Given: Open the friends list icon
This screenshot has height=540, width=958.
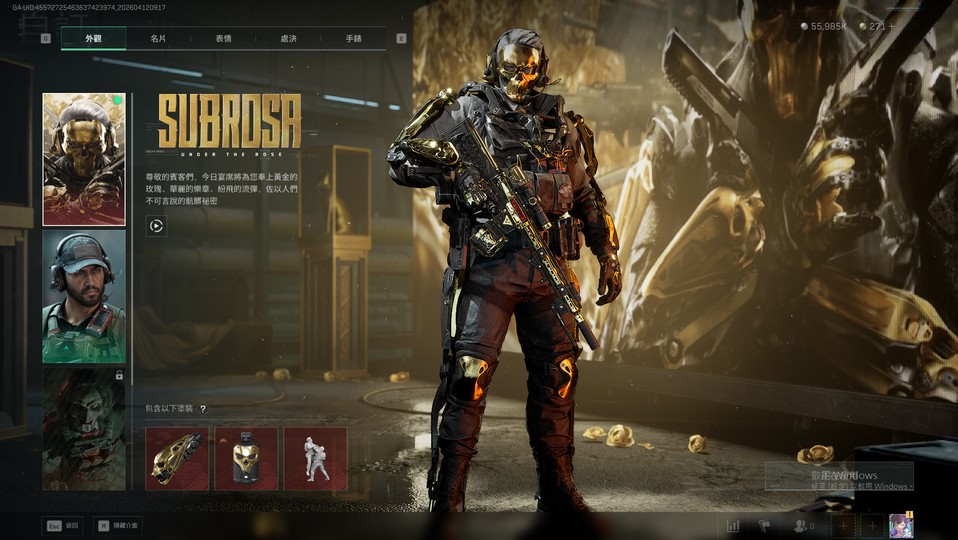Looking at the screenshot, I should pyautogui.click(x=800, y=525).
